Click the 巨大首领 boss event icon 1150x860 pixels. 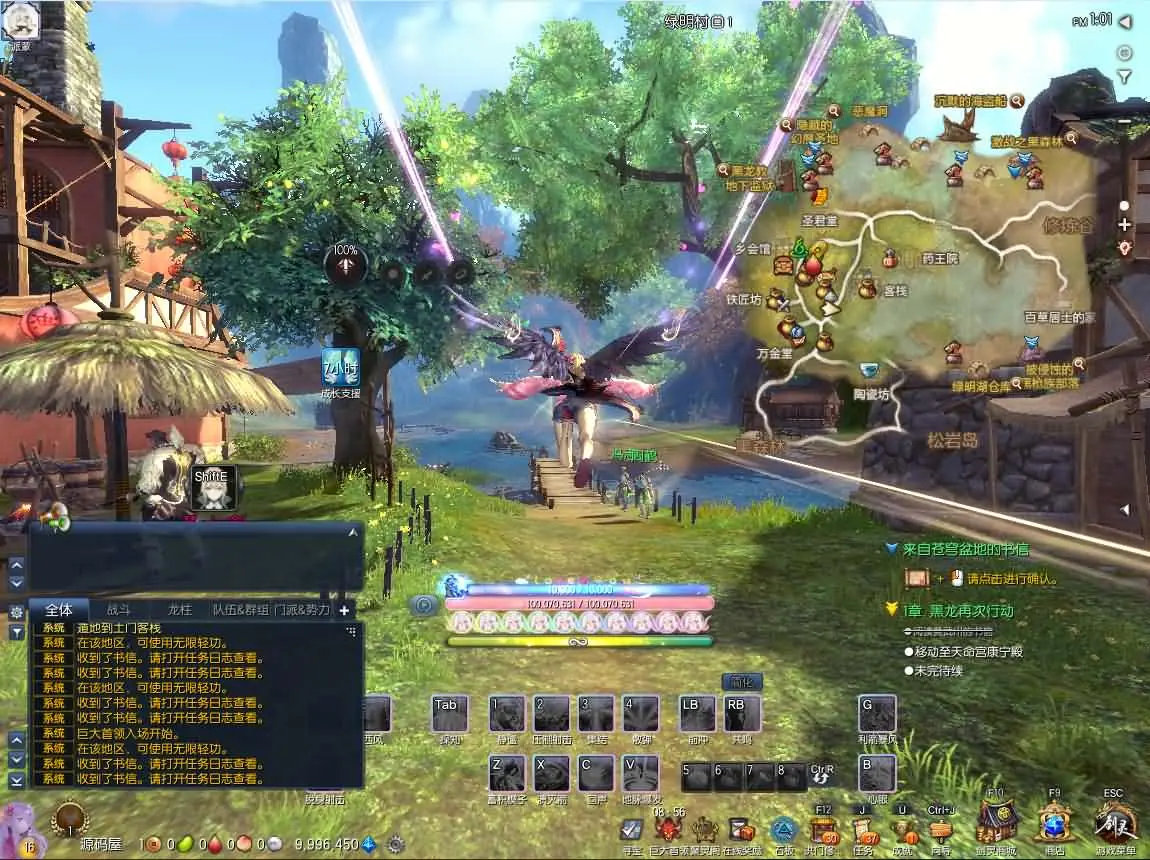pos(668,831)
